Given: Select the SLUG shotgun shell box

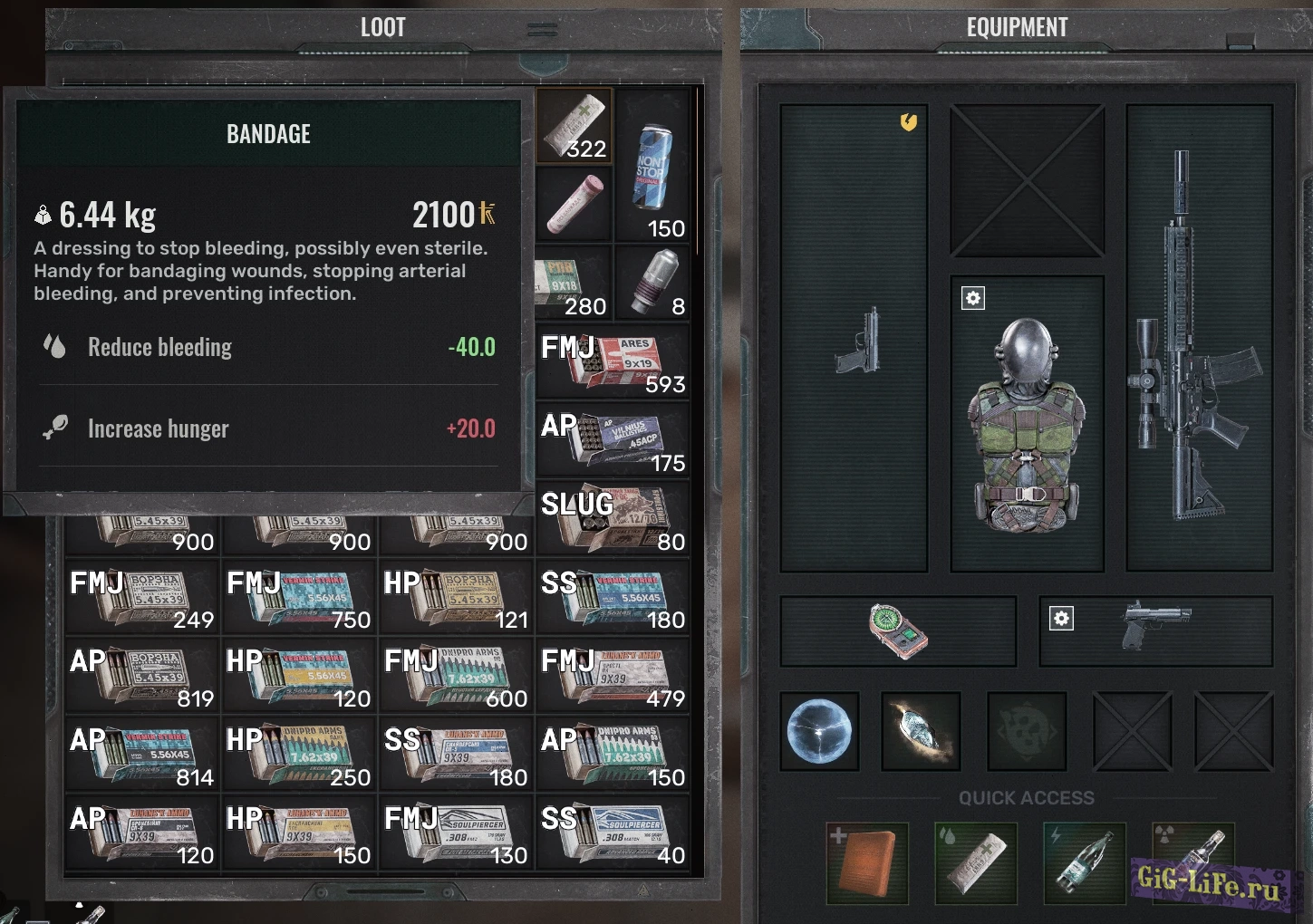Looking at the screenshot, I should click(x=613, y=518).
